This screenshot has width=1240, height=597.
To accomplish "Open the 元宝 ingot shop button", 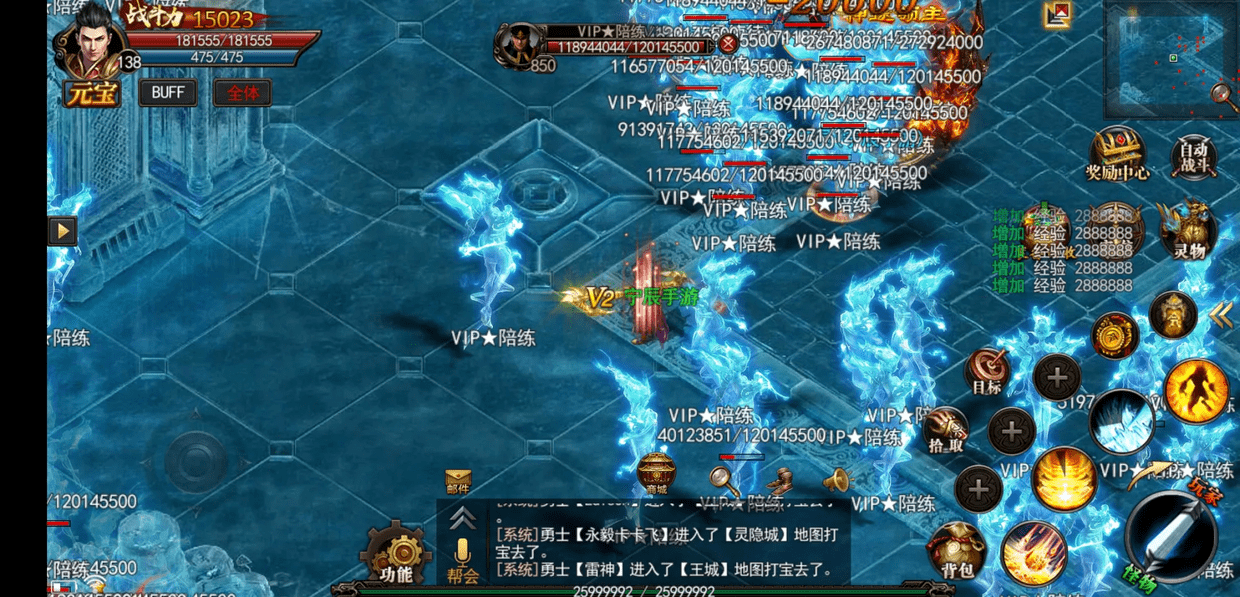I will click(x=91, y=93).
